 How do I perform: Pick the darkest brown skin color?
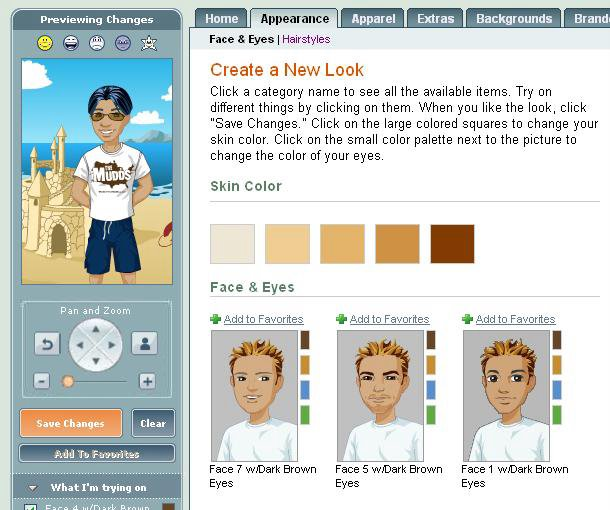452,244
